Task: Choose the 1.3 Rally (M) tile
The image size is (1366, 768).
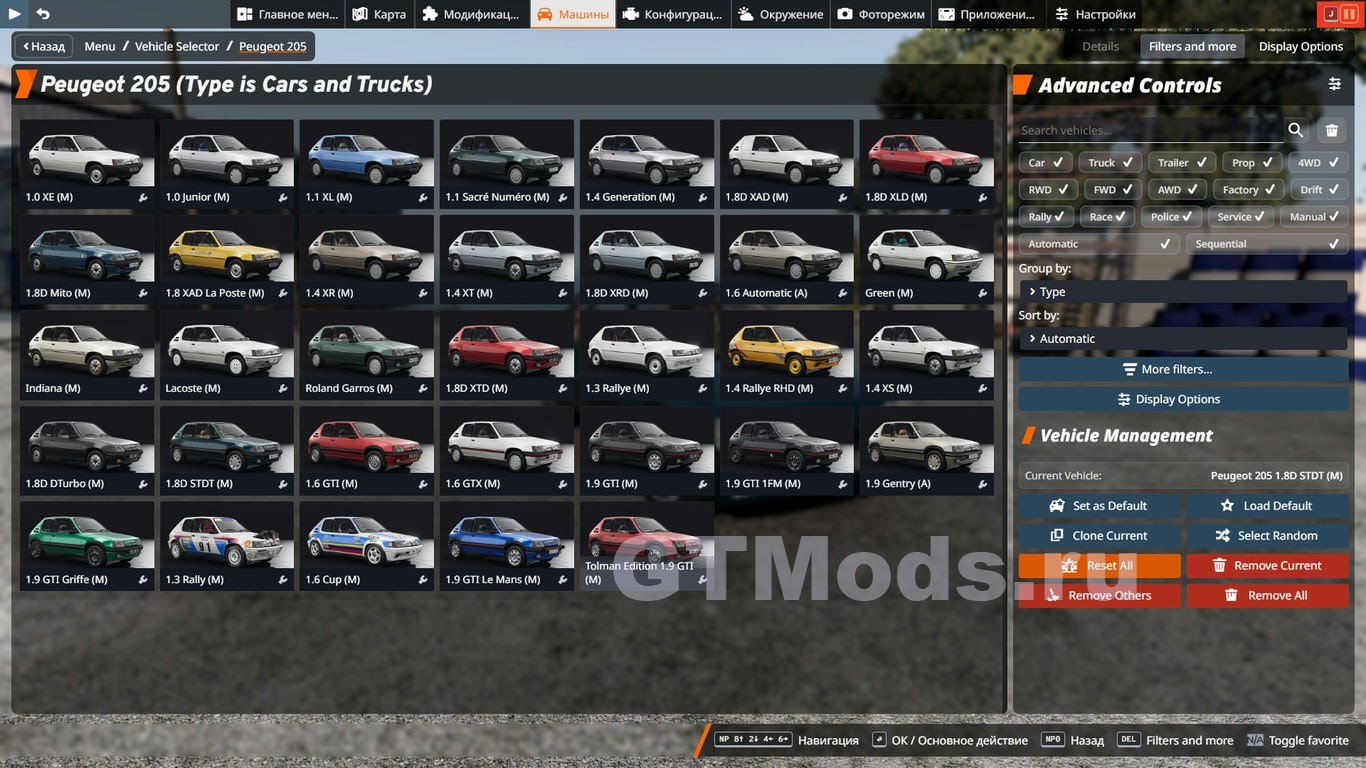Action: click(227, 545)
